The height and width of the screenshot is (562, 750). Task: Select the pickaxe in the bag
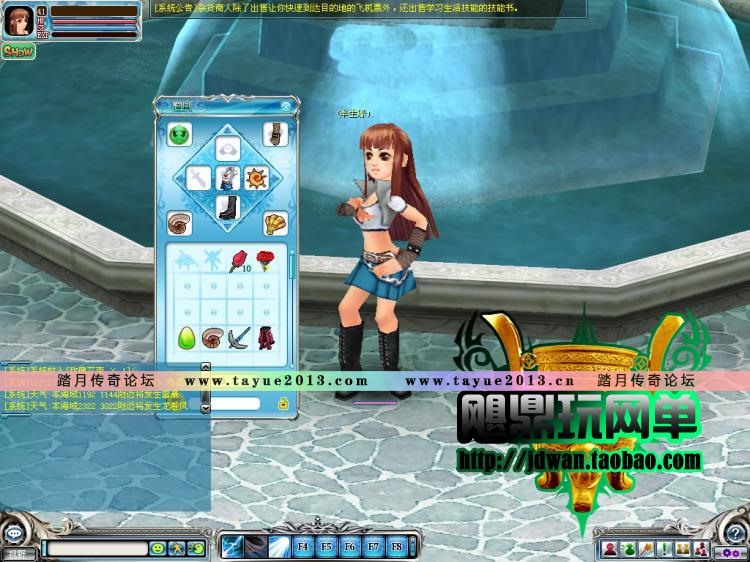click(x=238, y=337)
